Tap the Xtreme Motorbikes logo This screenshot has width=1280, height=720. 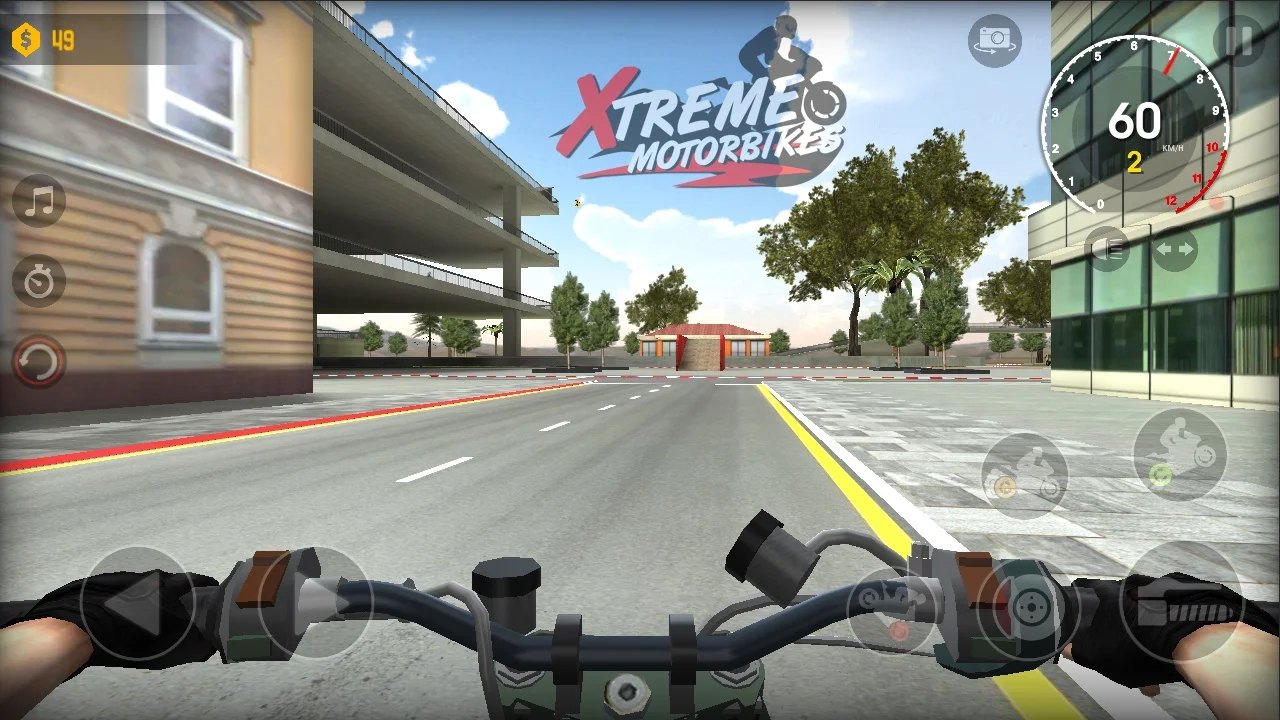(700, 110)
